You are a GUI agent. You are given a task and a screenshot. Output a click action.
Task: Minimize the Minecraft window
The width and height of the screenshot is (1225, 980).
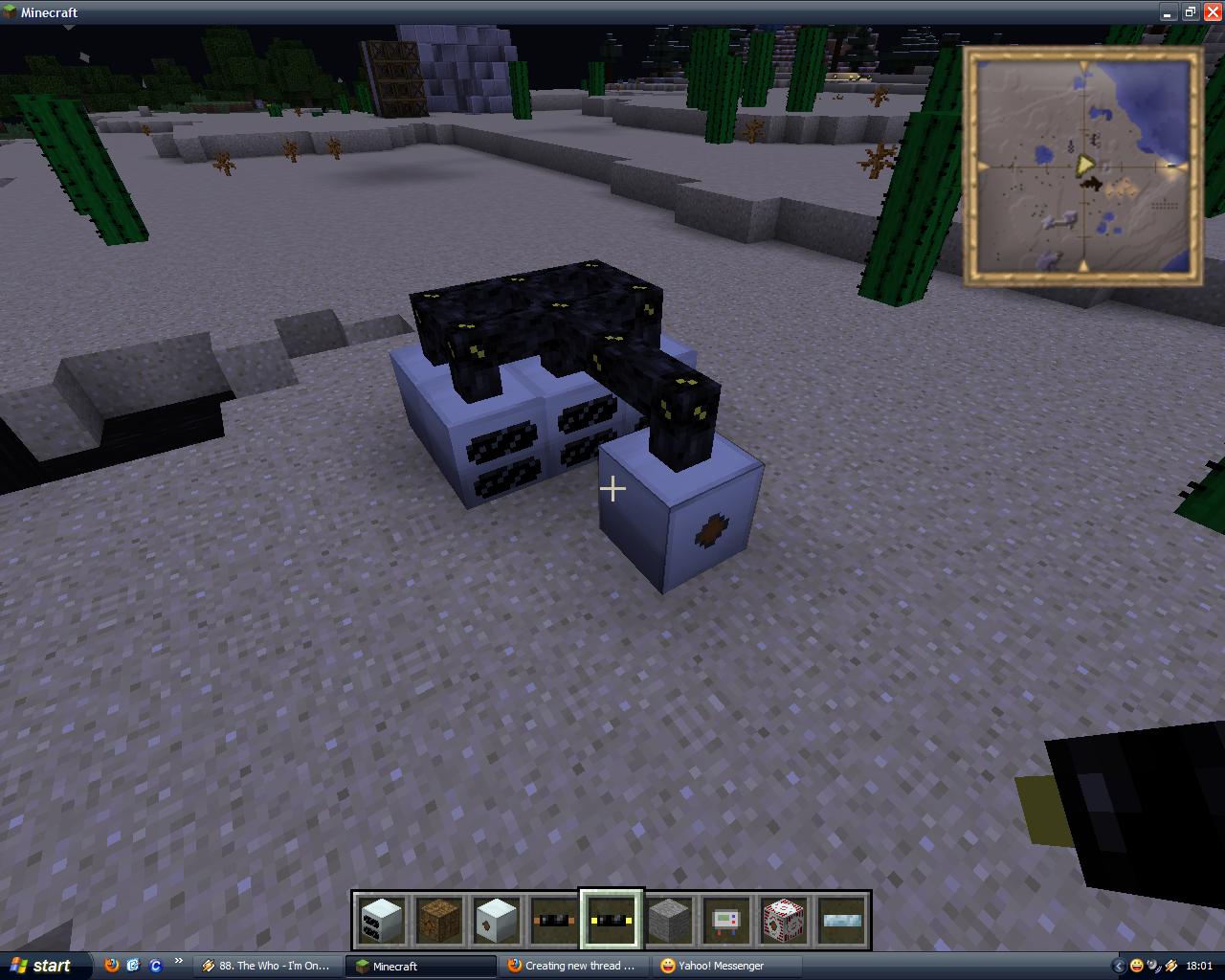coord(1168,12)
